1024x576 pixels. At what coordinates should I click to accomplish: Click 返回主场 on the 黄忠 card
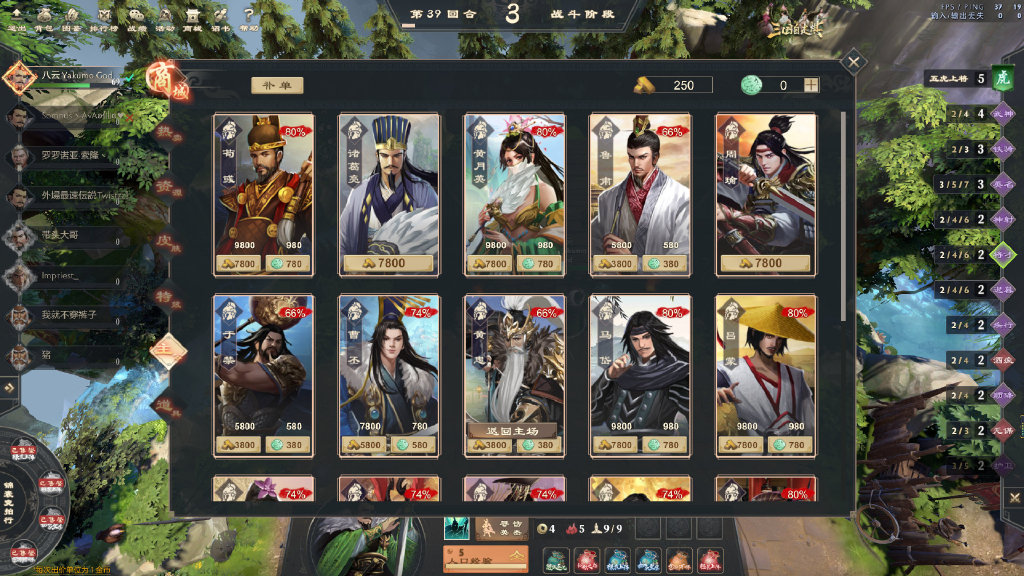[x=513, y=429]
